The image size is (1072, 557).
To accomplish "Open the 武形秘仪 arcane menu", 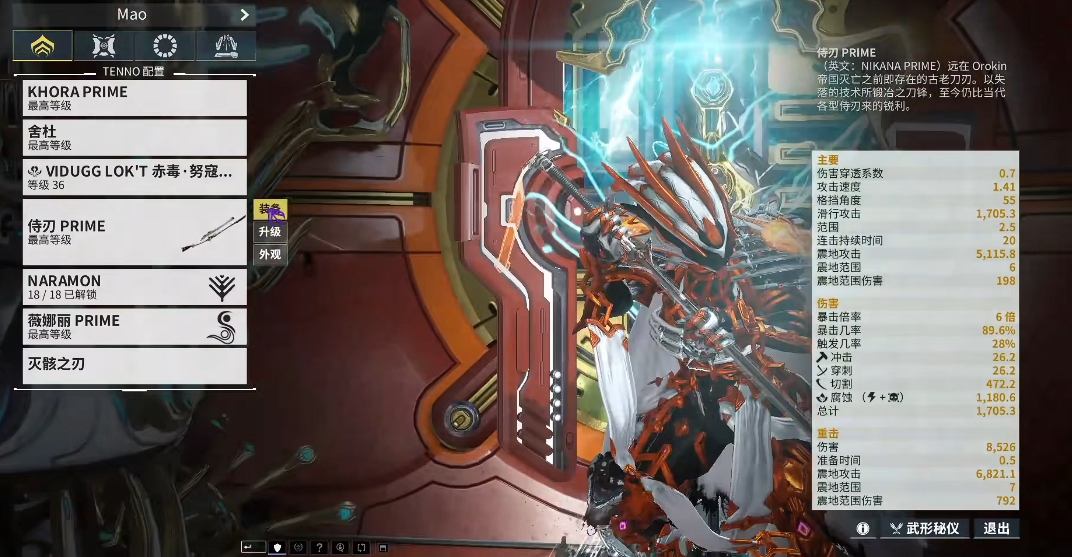I will [923, 528].
